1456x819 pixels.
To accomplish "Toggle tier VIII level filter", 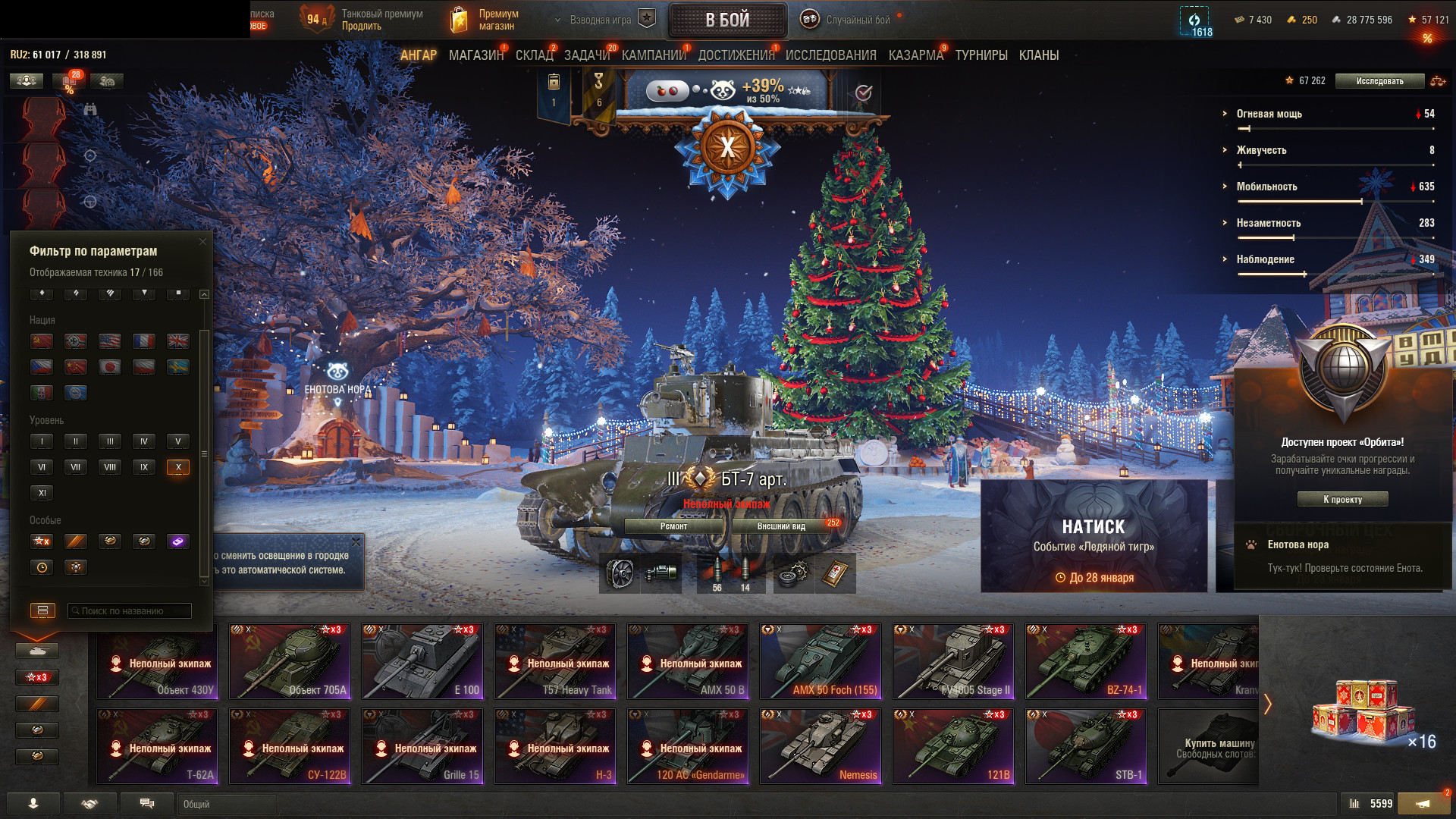I will [x=110, y=467].
